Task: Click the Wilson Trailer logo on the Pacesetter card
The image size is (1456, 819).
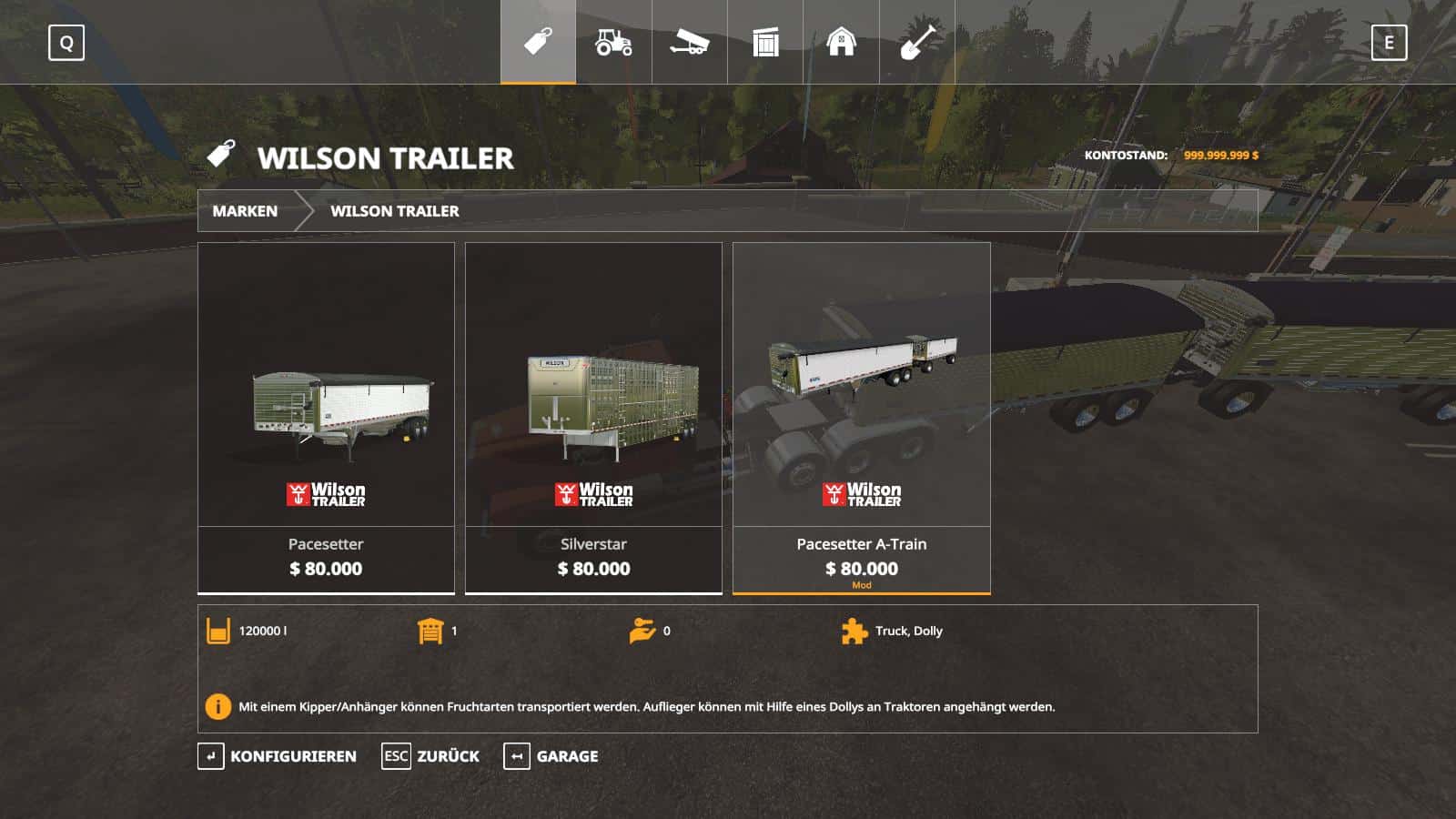Action: [x=326, y=494]
